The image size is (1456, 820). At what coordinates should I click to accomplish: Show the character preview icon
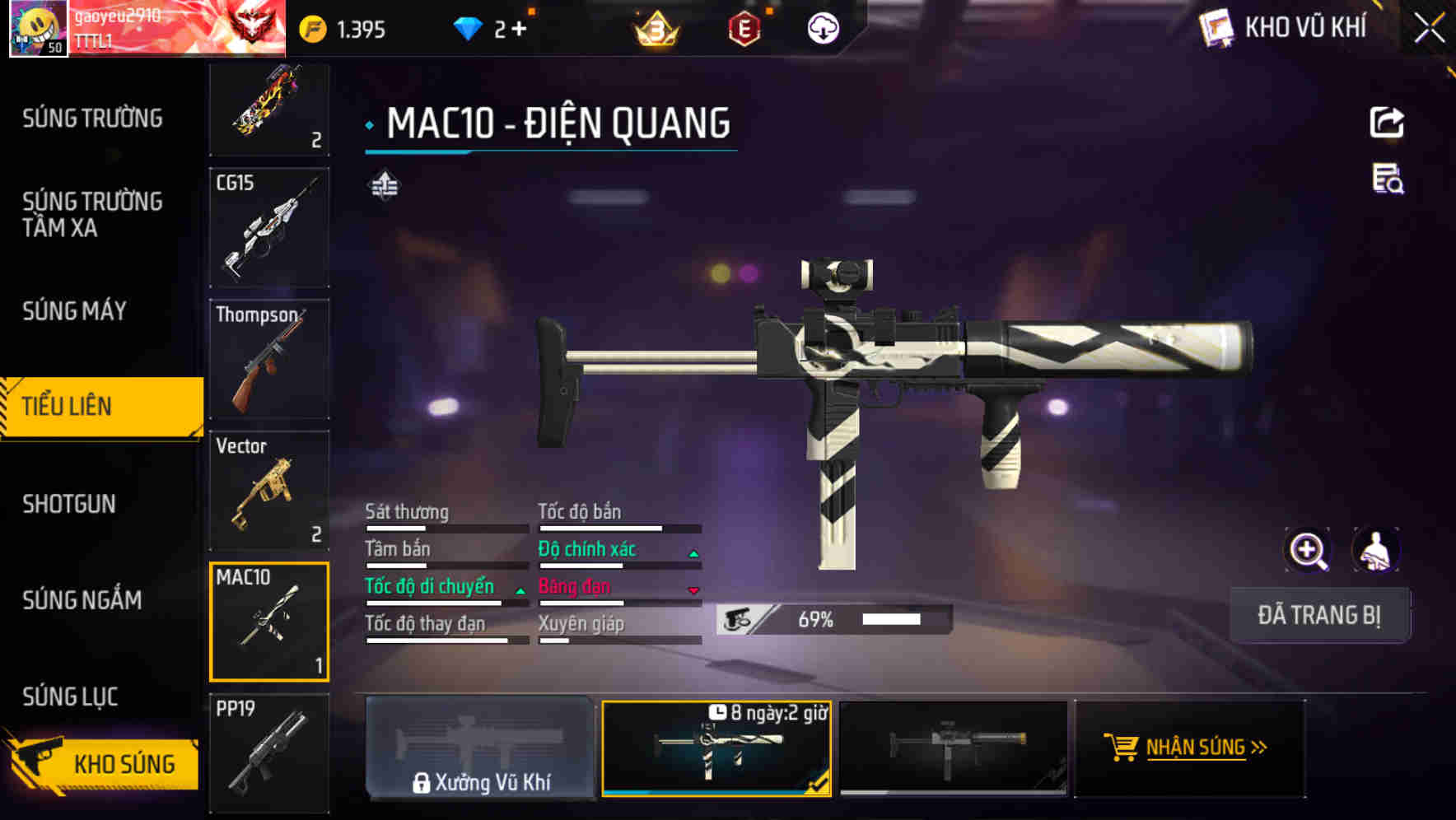pyautogui.click(x=1375, y=550)
